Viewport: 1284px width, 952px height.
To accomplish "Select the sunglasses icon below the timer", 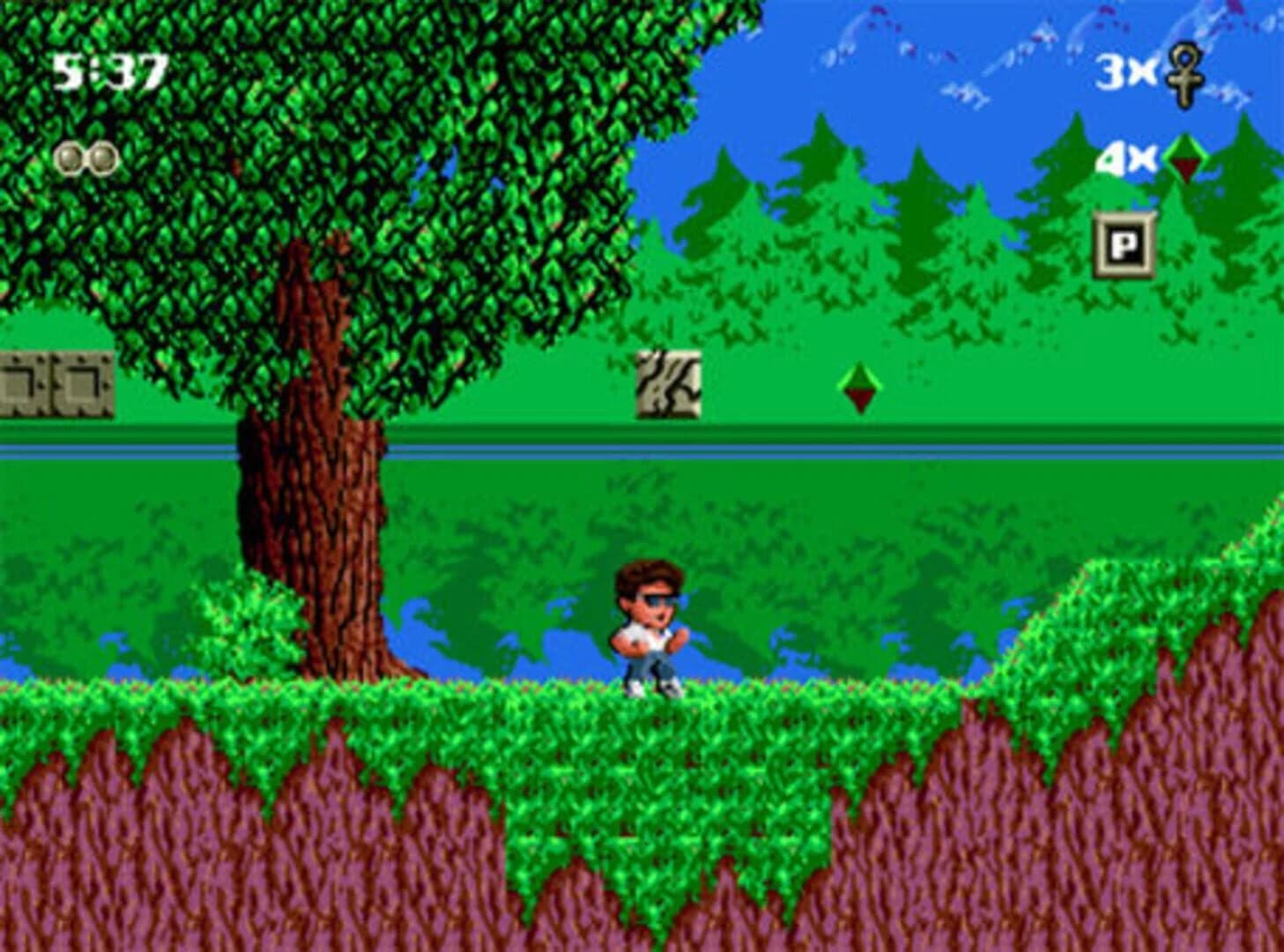I will [x=85, y=160].
